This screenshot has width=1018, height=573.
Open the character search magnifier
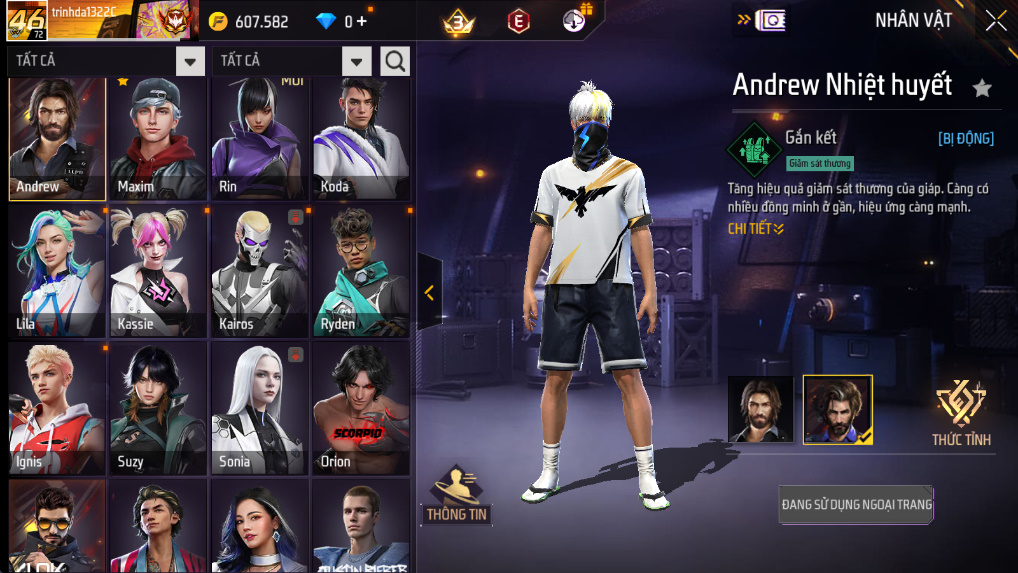(x=395, y=61)
